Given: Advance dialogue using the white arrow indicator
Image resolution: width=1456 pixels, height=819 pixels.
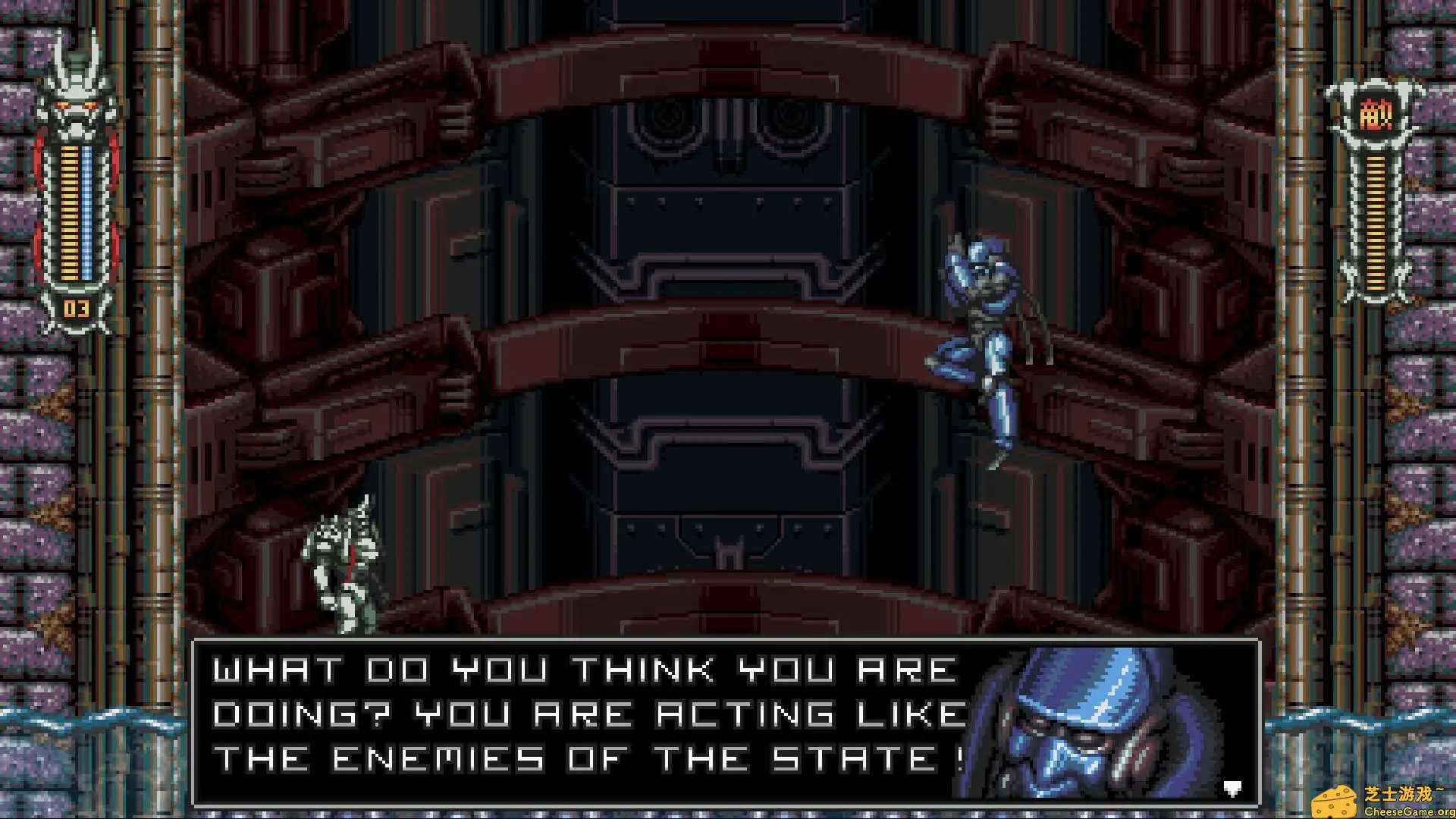Looking at the screenshot, I should point(1232,789).
